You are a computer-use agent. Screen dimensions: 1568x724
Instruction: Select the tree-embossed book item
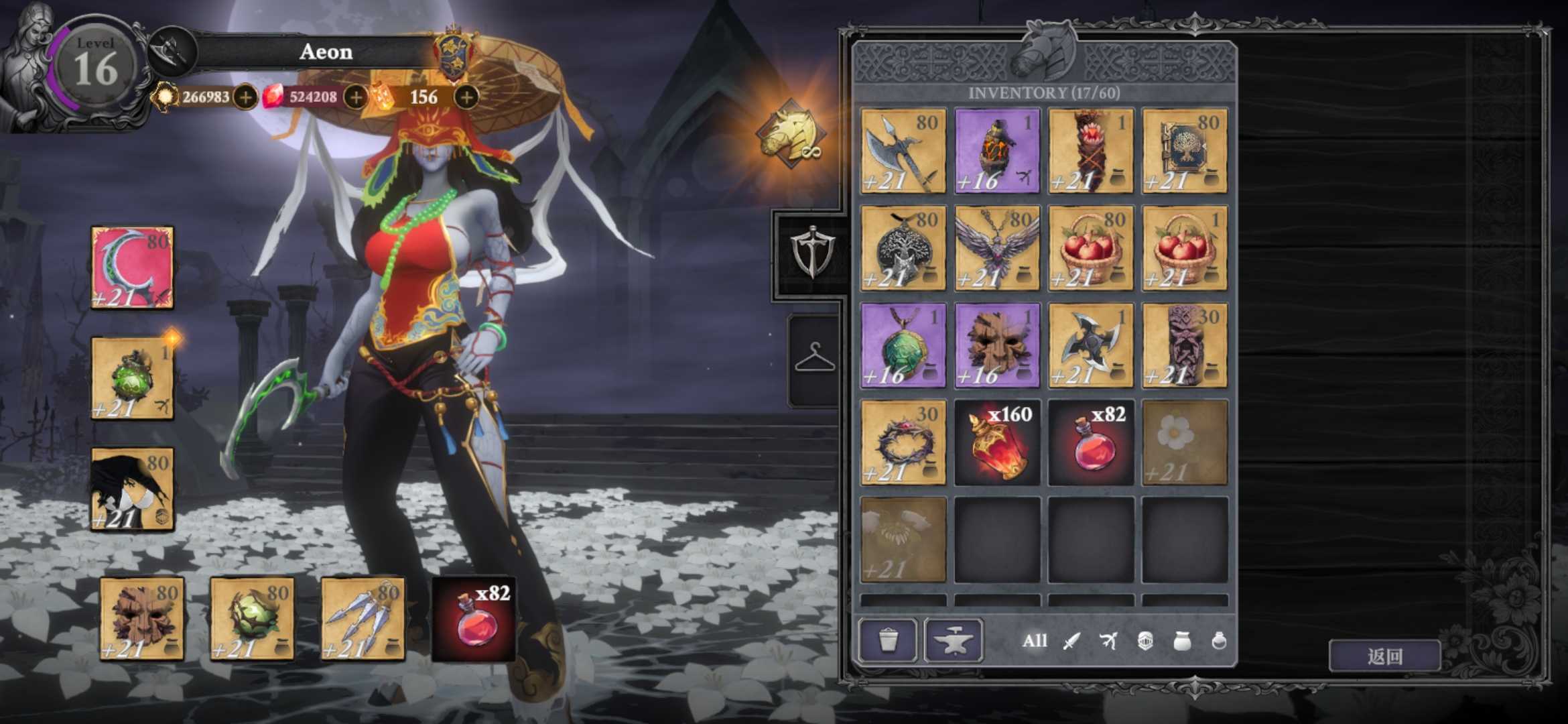[1185, 152]
